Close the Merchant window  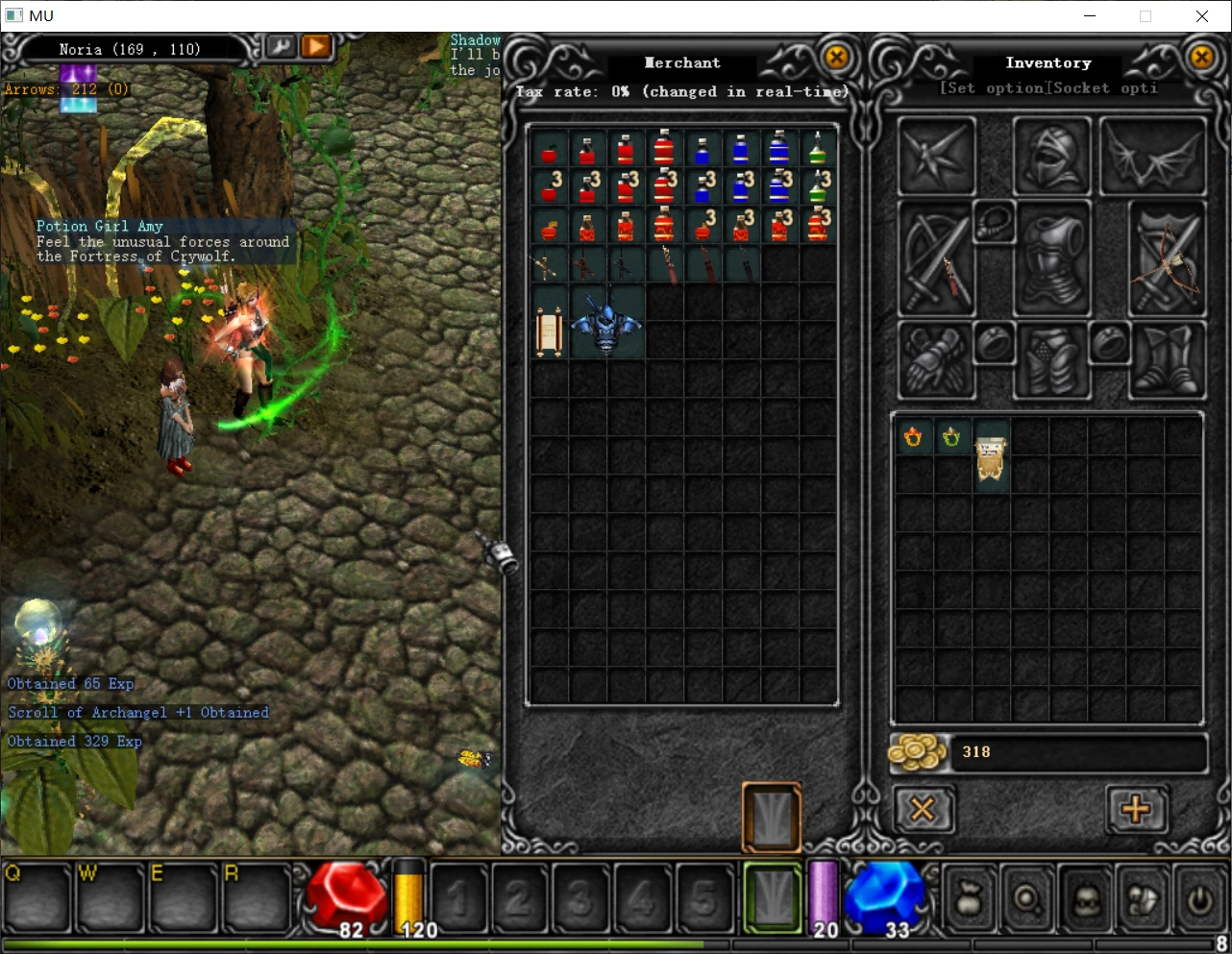pyautogui.click(x=837, y=58)
